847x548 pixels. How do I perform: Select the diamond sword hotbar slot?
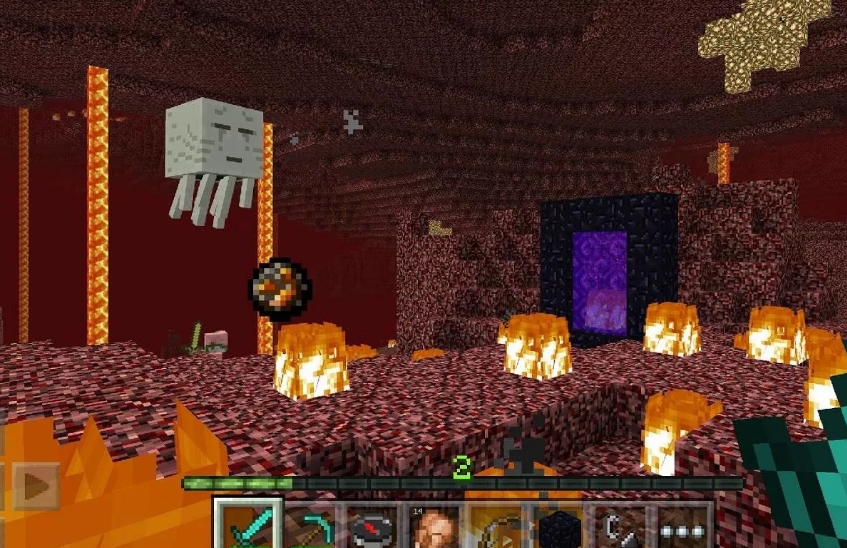(248, 525)
